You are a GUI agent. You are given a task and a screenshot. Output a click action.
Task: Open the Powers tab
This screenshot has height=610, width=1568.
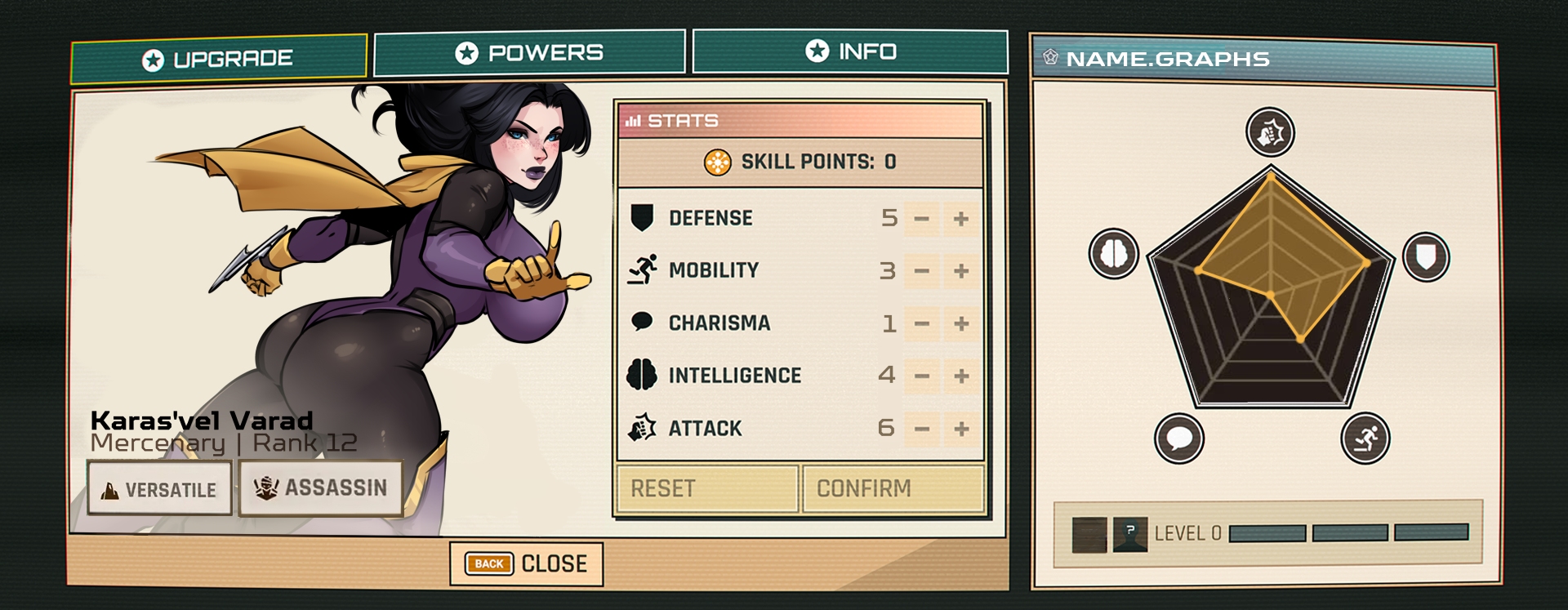529,53
